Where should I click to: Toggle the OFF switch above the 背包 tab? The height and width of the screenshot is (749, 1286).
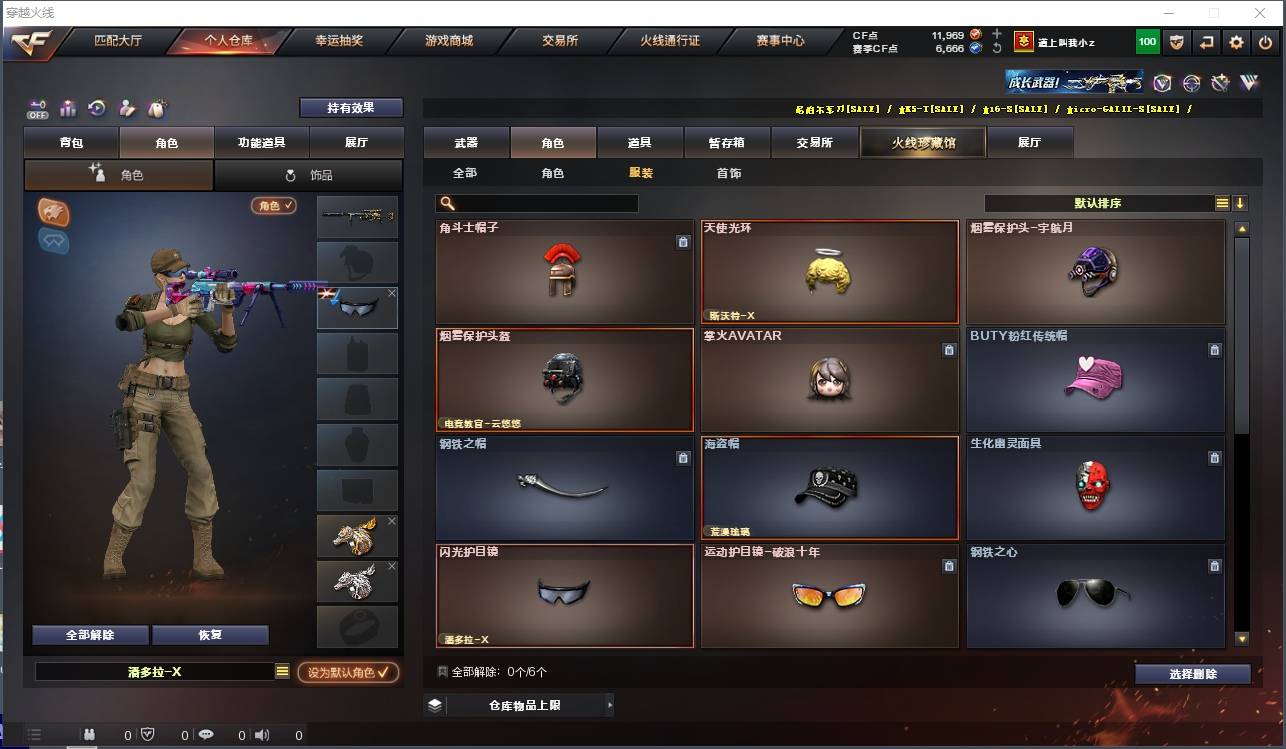tap(36, 110)
